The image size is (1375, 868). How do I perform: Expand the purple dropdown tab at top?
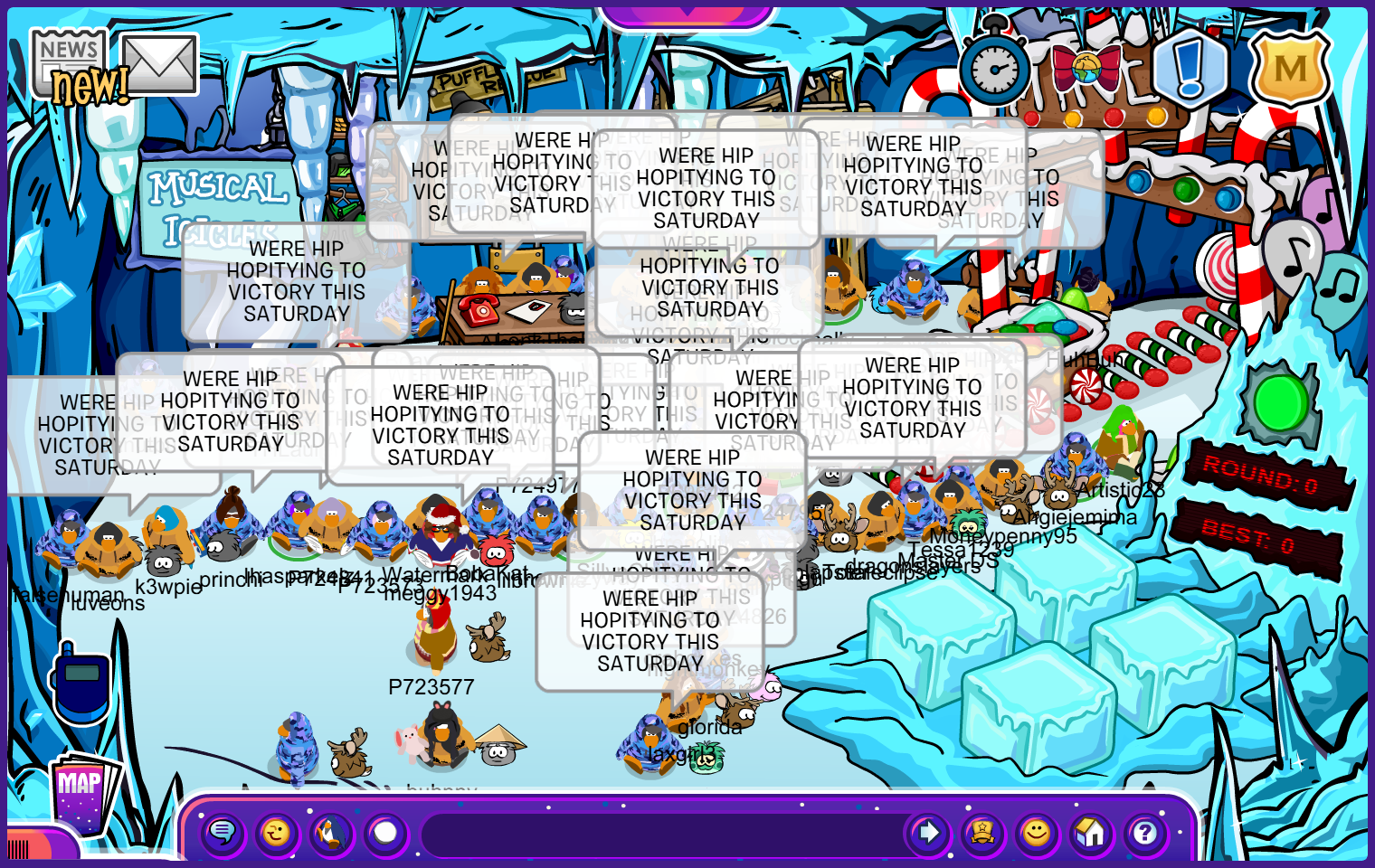pyautogui.click(x=687, y=11)
